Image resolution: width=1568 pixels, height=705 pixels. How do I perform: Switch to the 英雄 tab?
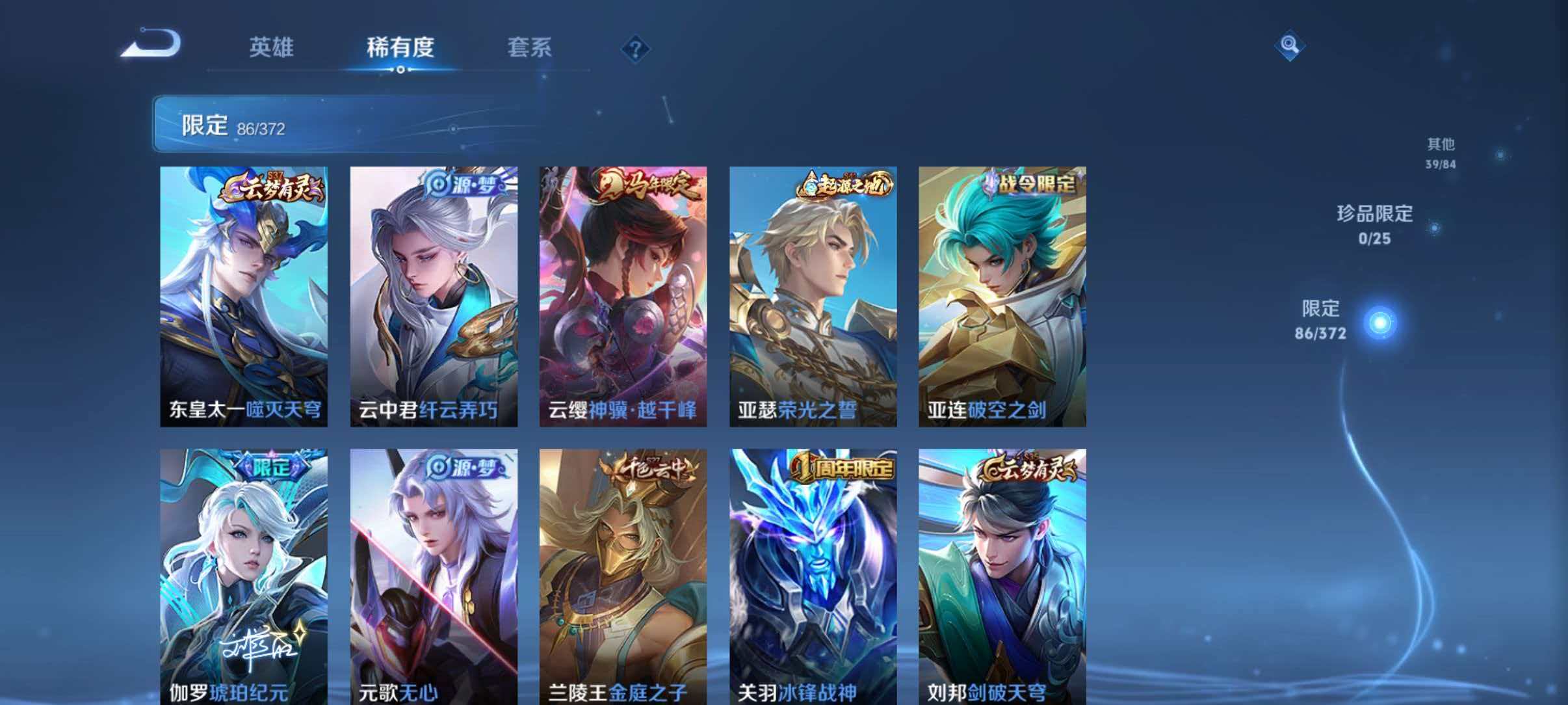[x=271, y=47]
